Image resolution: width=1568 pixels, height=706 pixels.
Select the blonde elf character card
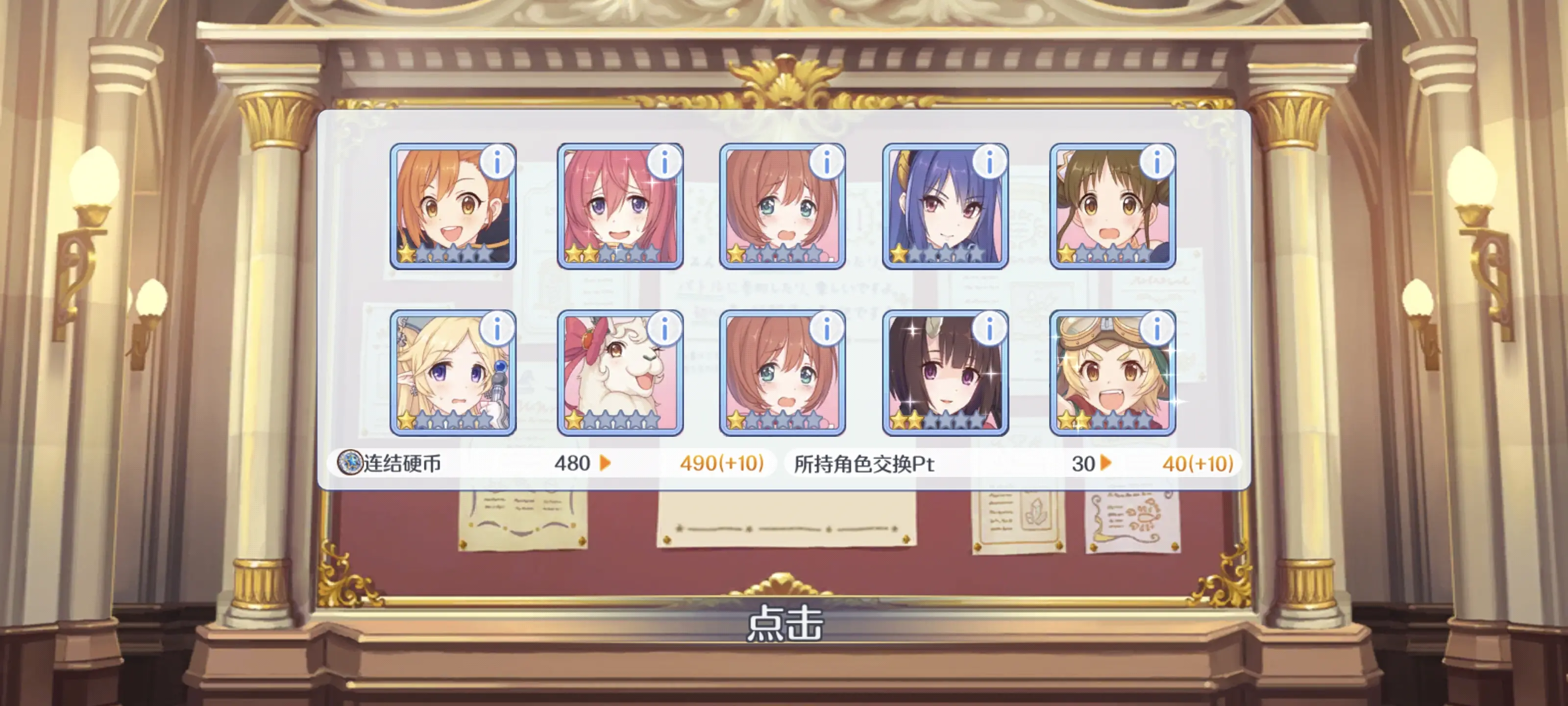[x=452, y=374]
